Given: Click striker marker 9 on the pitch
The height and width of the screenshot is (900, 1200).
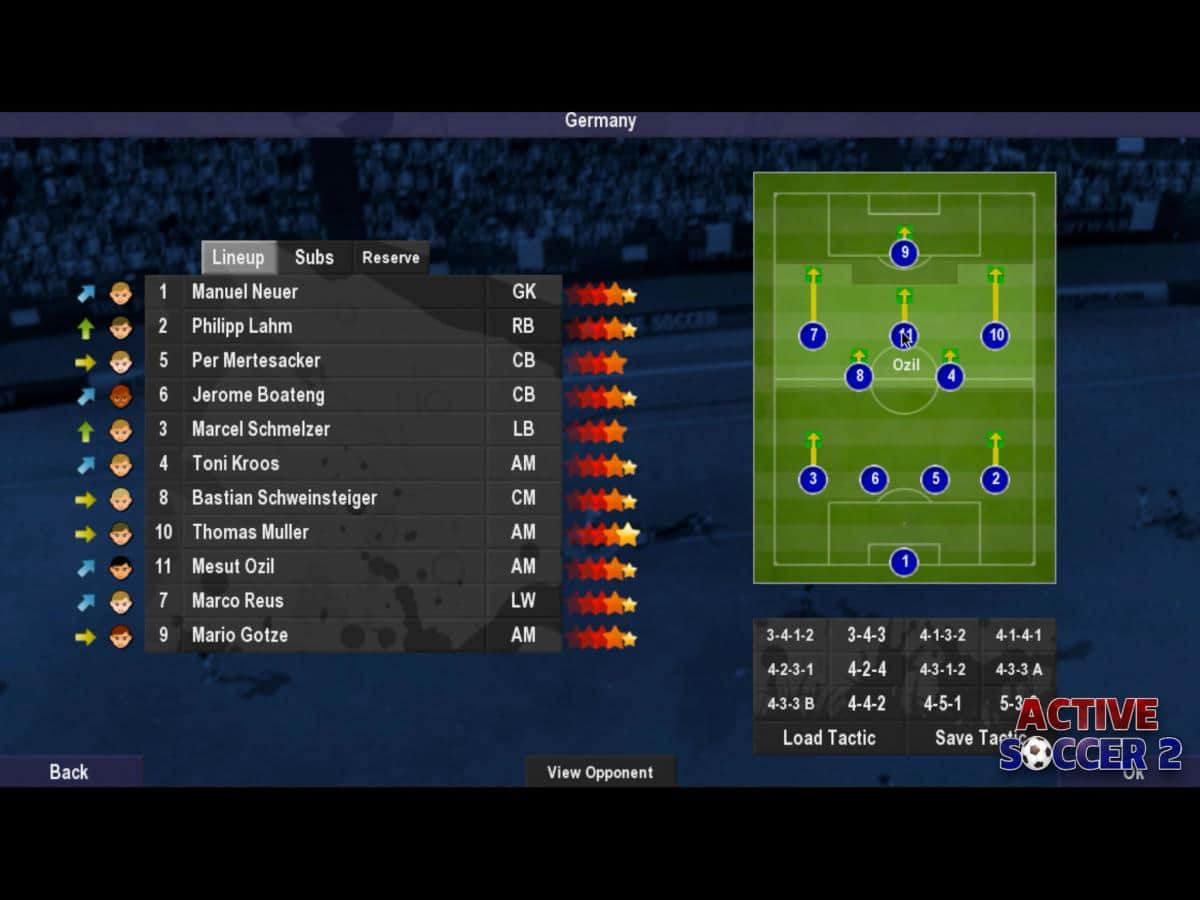Looking at the screenshot, I should (x=904, y=253).
